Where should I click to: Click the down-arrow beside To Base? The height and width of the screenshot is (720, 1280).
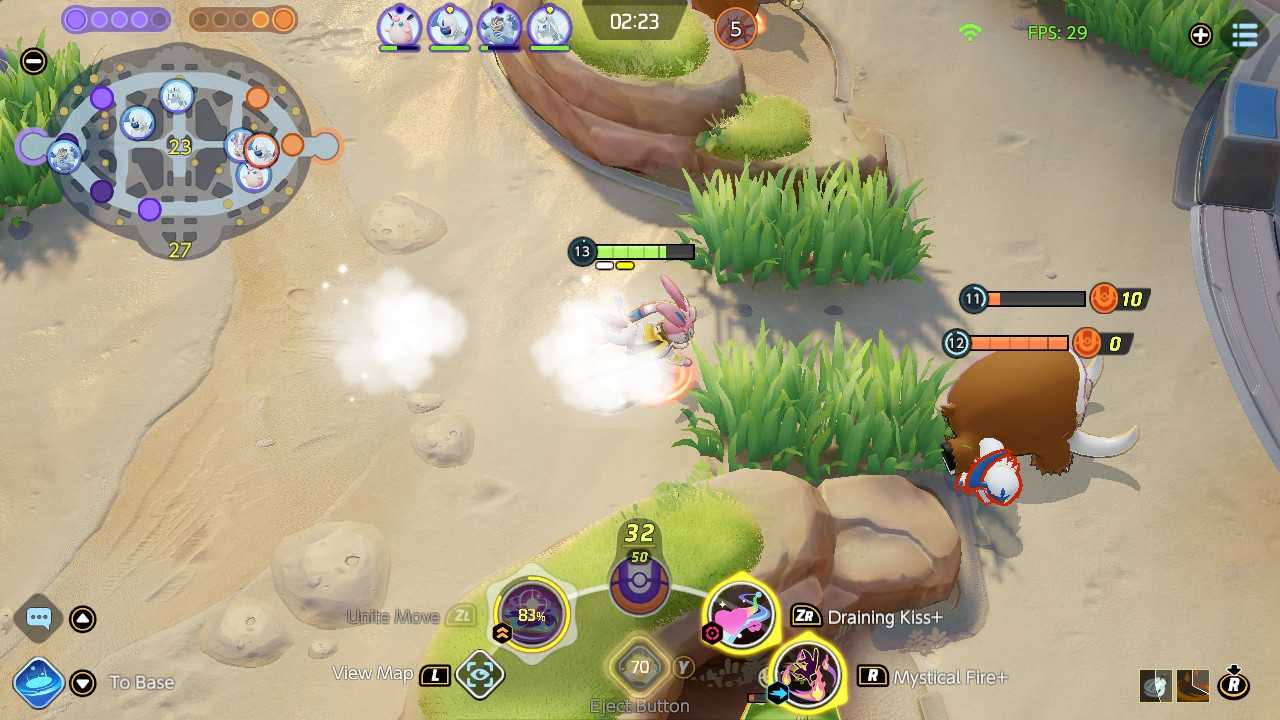pyautogui.click(x=83, y=683)
